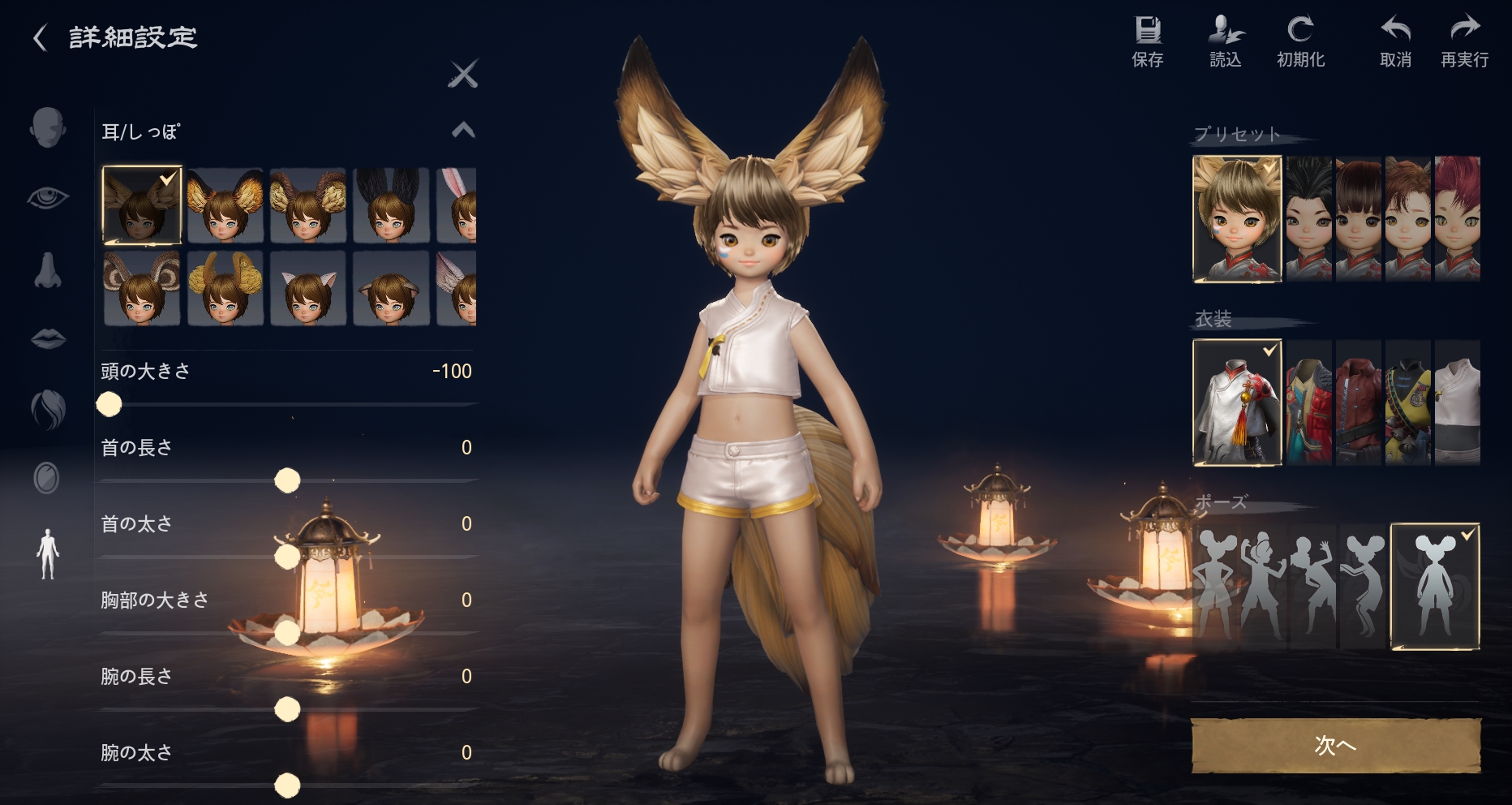Click the 首の長さ slider handle

(x=287, y=480)
